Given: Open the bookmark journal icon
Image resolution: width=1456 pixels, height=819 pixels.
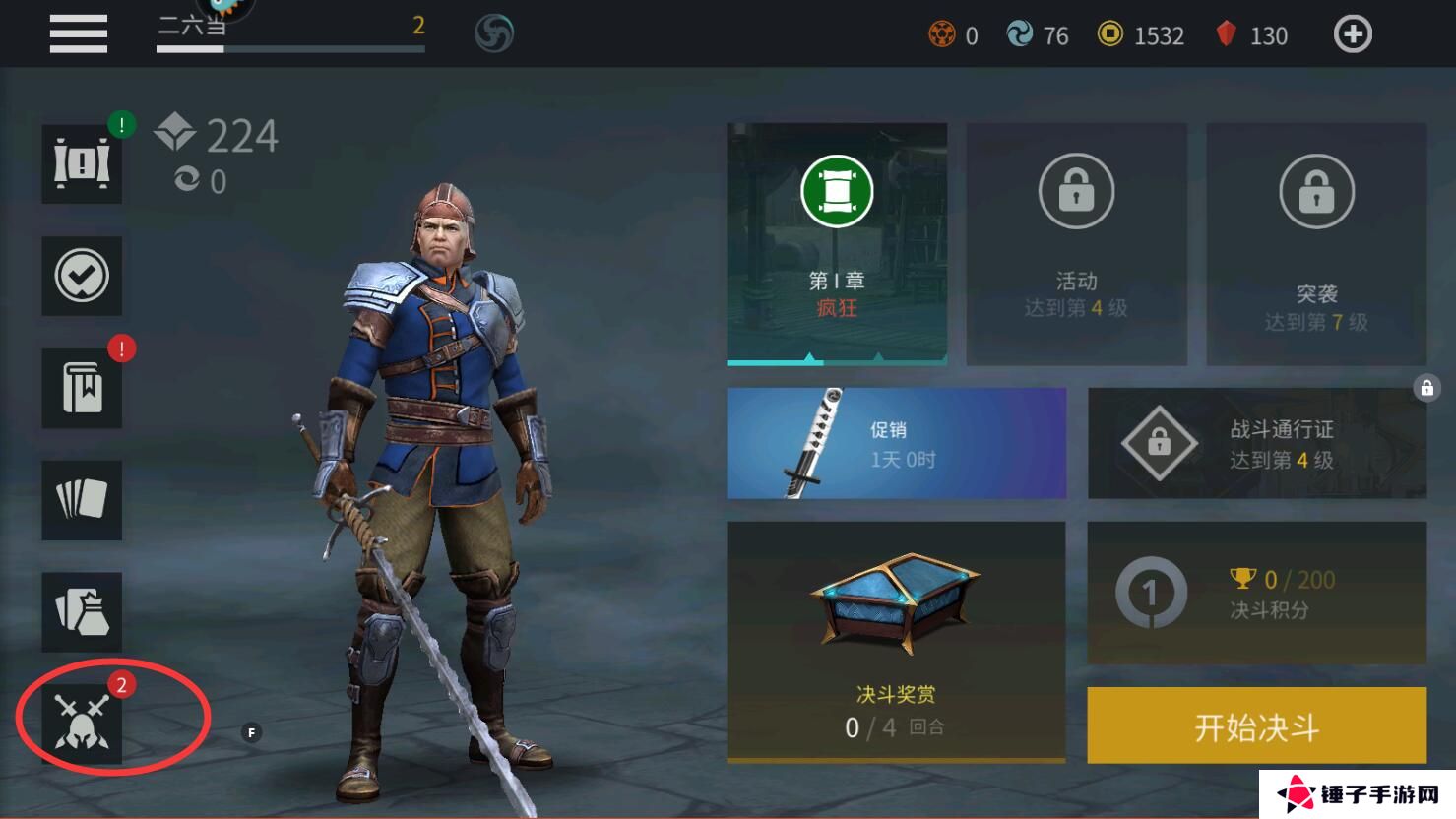Looking at the screenshot, I should [x=82, y=388].
